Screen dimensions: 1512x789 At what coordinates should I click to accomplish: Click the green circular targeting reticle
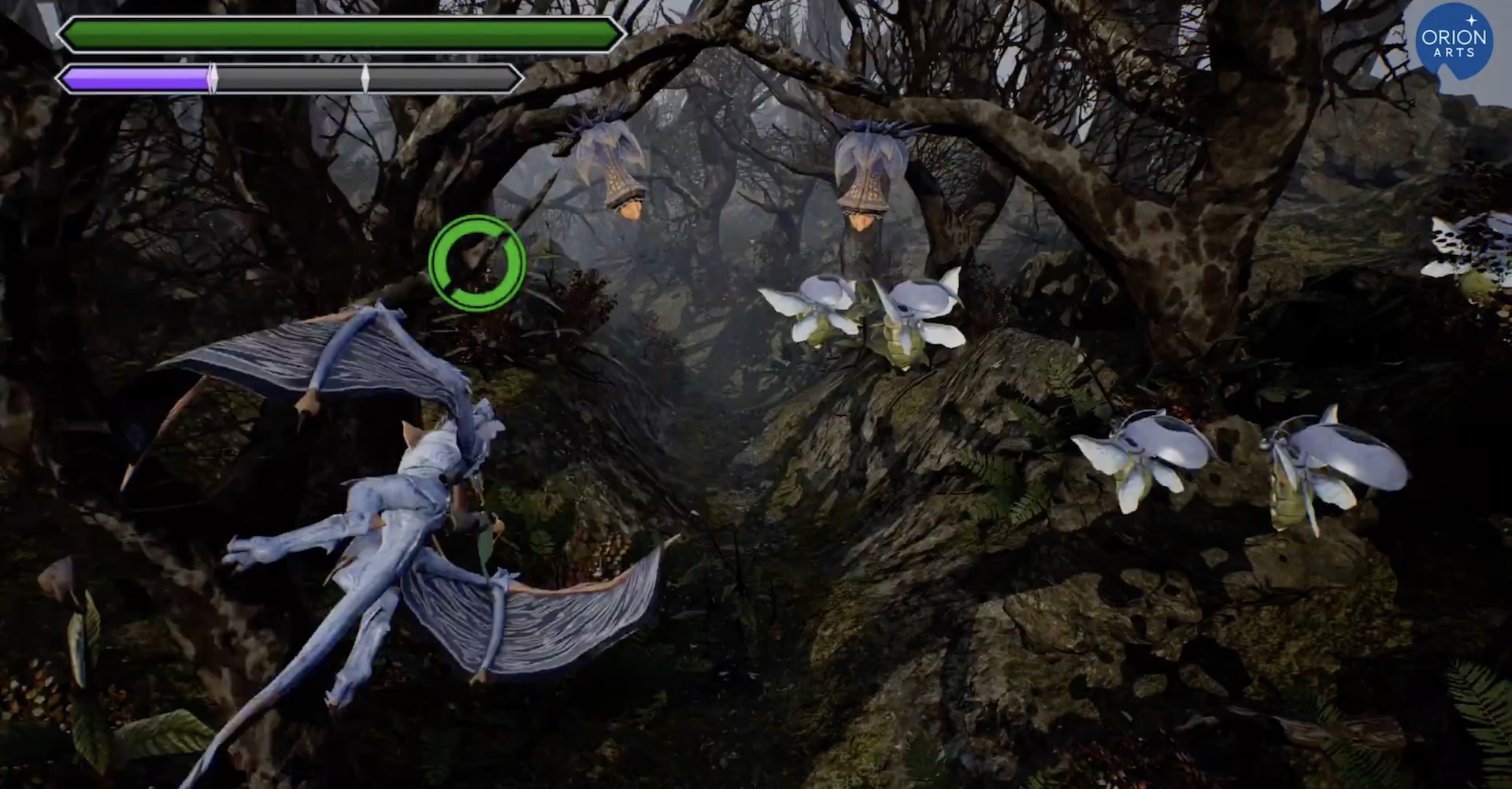click(477, 263)
